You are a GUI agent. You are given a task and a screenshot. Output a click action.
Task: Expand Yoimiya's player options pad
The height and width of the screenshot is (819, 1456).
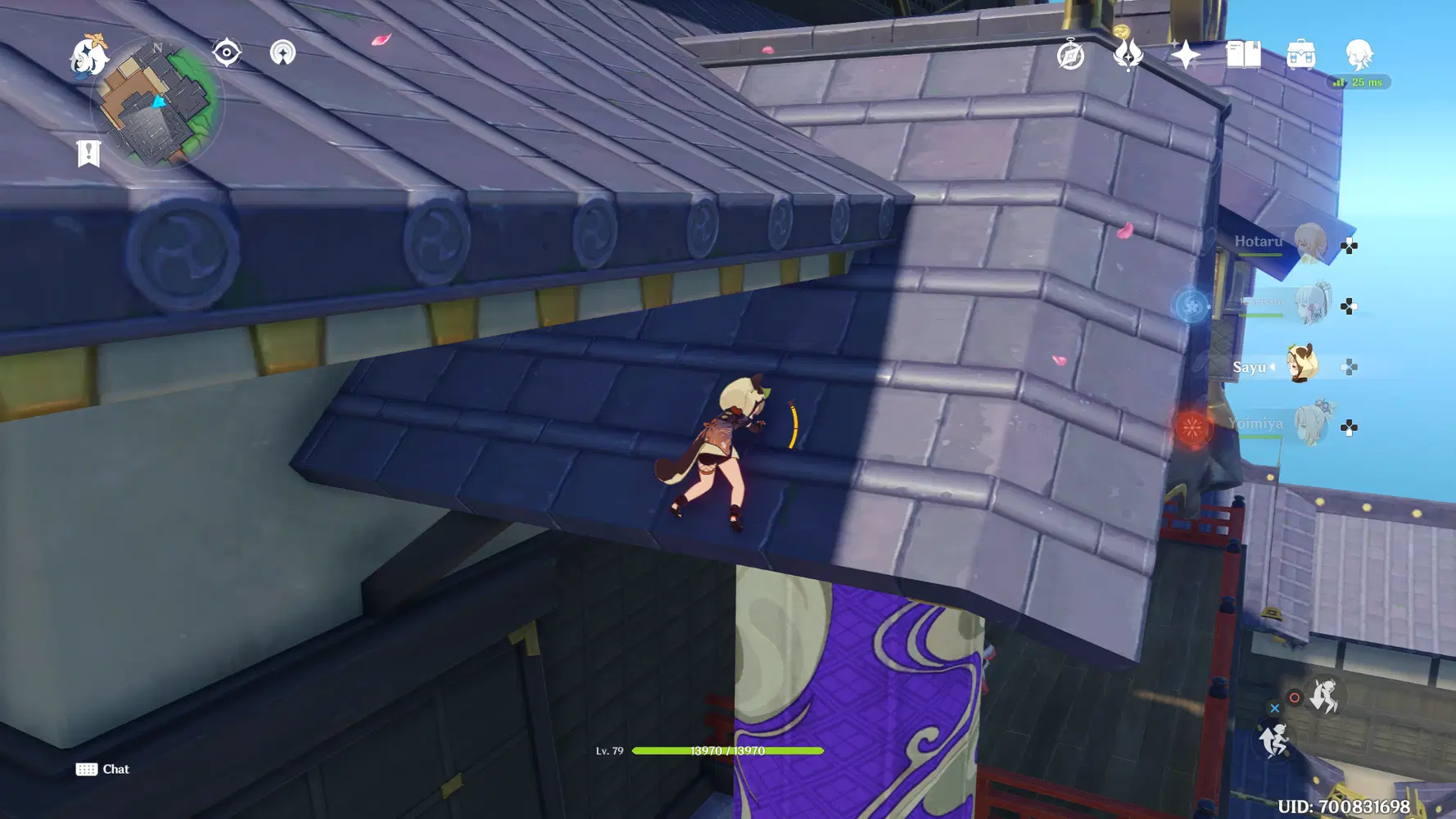[1348, 425]
